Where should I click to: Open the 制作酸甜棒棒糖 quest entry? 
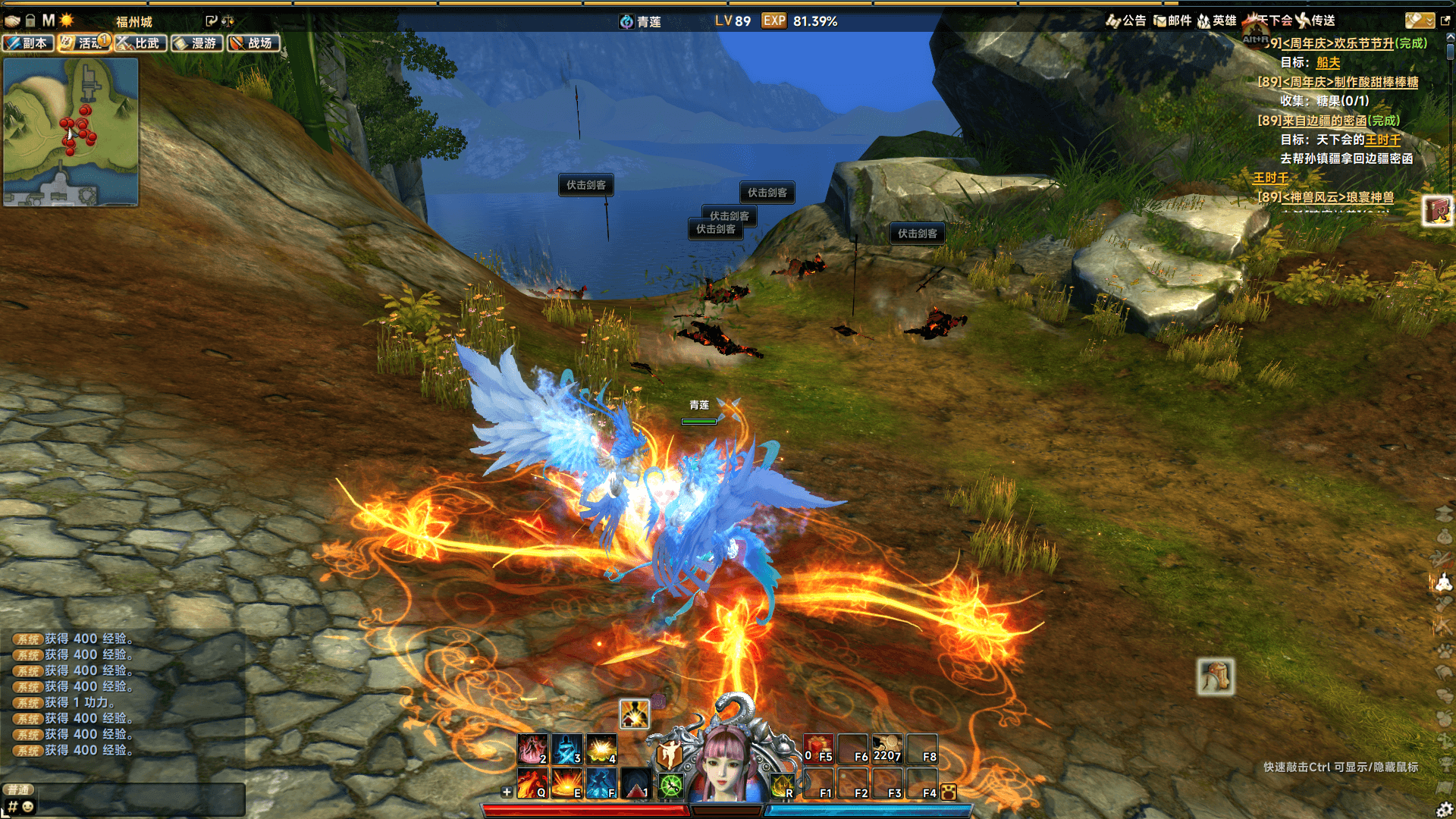[x=1350, y=82]
